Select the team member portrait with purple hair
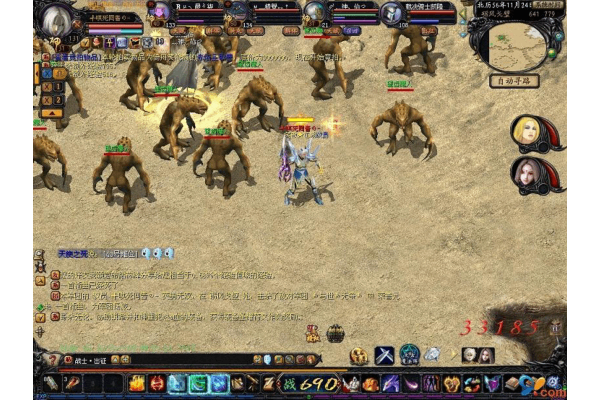 (x=159, y=12)
